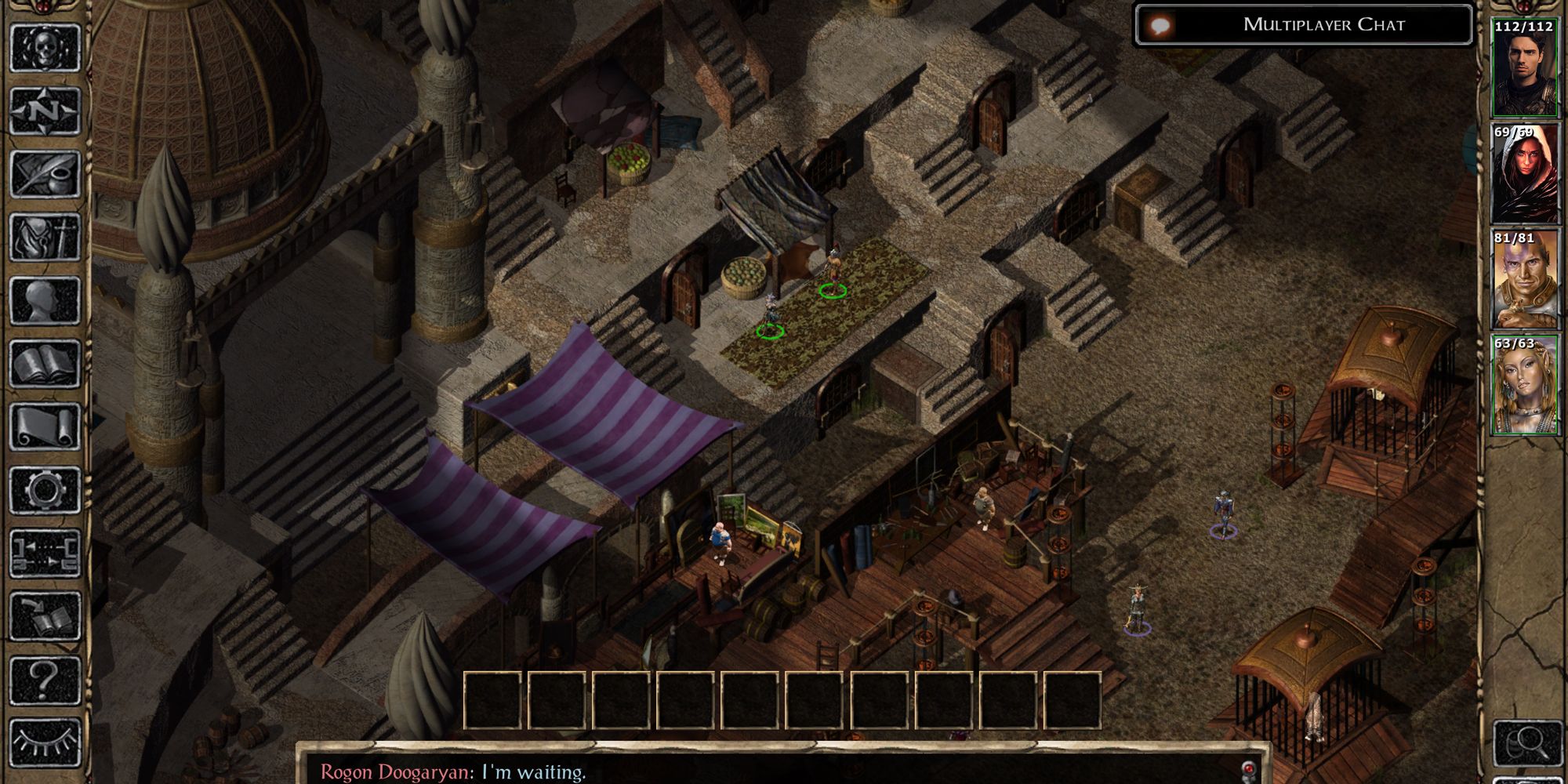
Task: Open the inventory screen
Action: [x=45, y=238]
